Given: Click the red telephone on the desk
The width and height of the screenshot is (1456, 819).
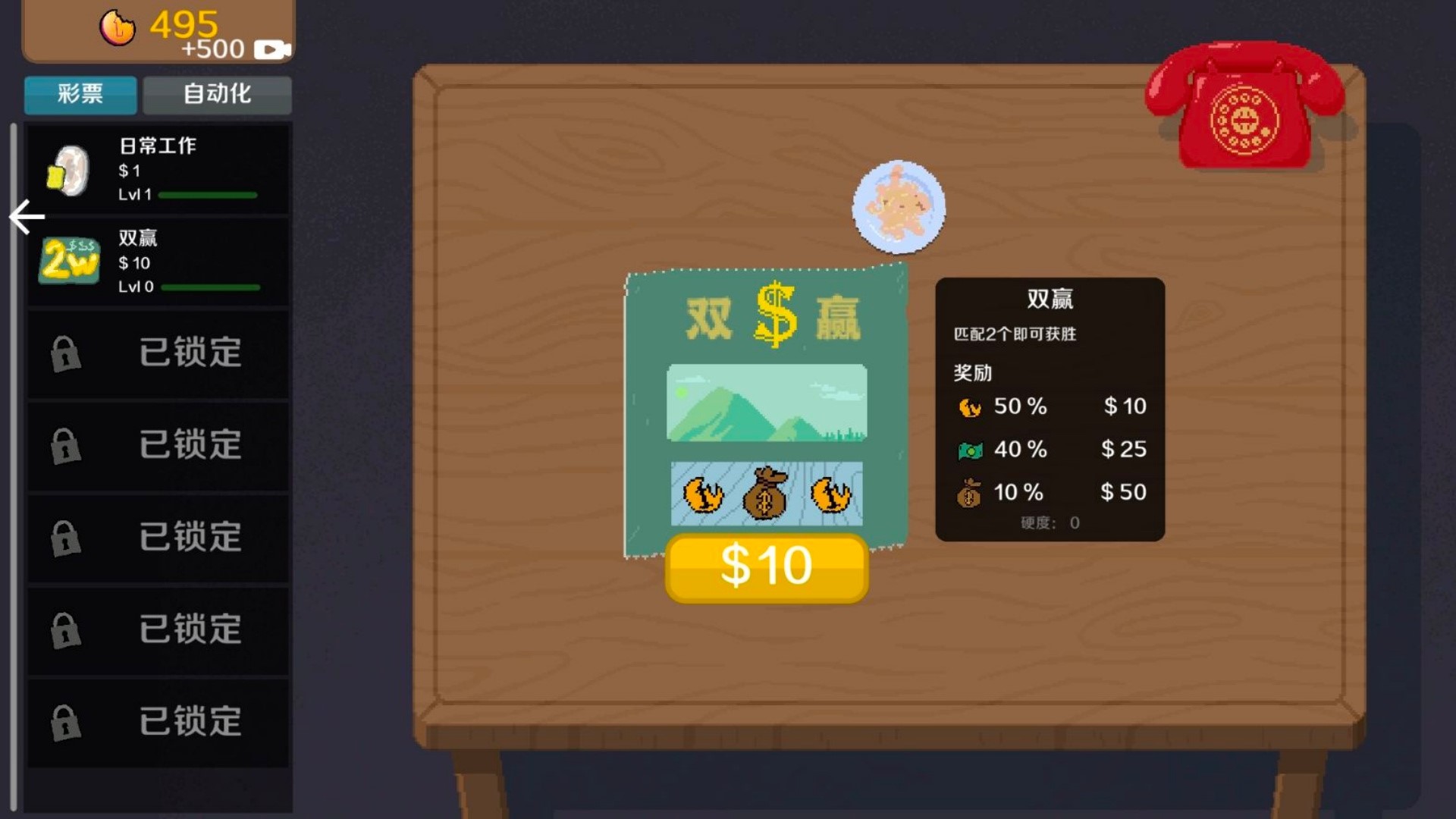Looking at the screenshot, I should click(x=1245, y=106).
